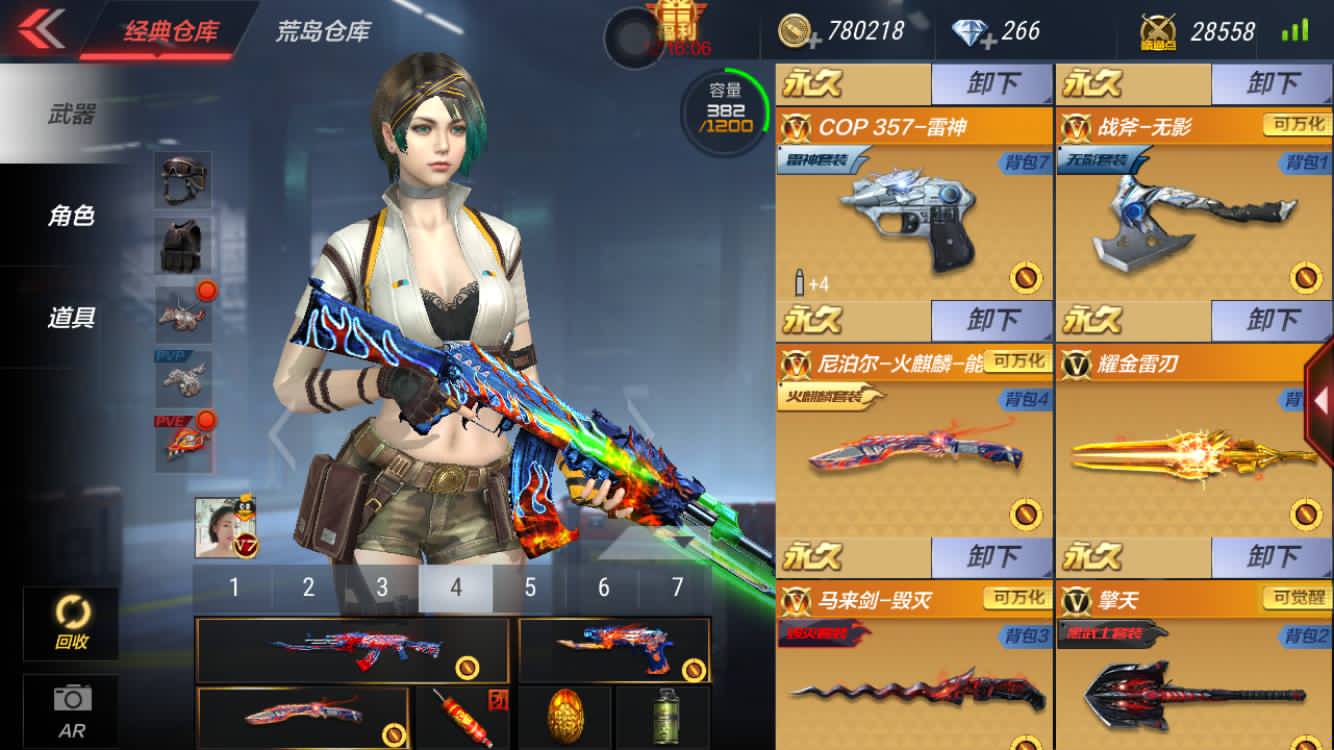Open the 角色 category
This screenshot has width=1334, height=750.
(71, 215)
